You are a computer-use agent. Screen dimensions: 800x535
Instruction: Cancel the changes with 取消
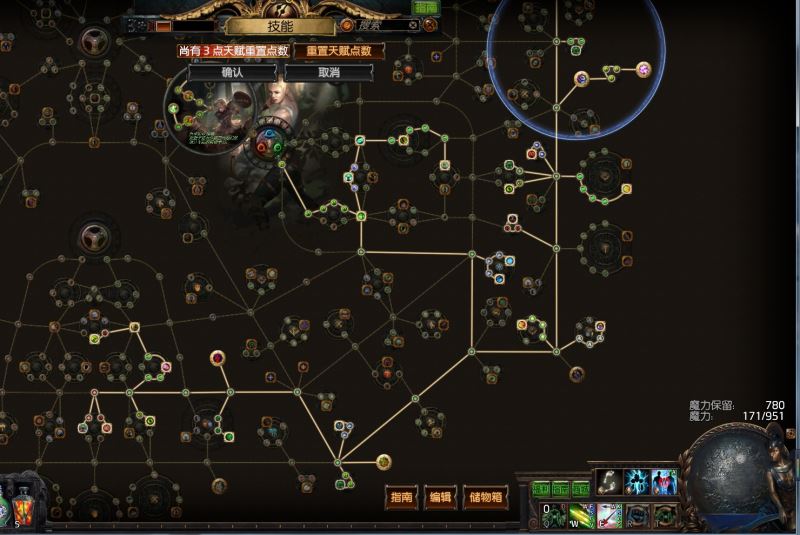[329, 73]
